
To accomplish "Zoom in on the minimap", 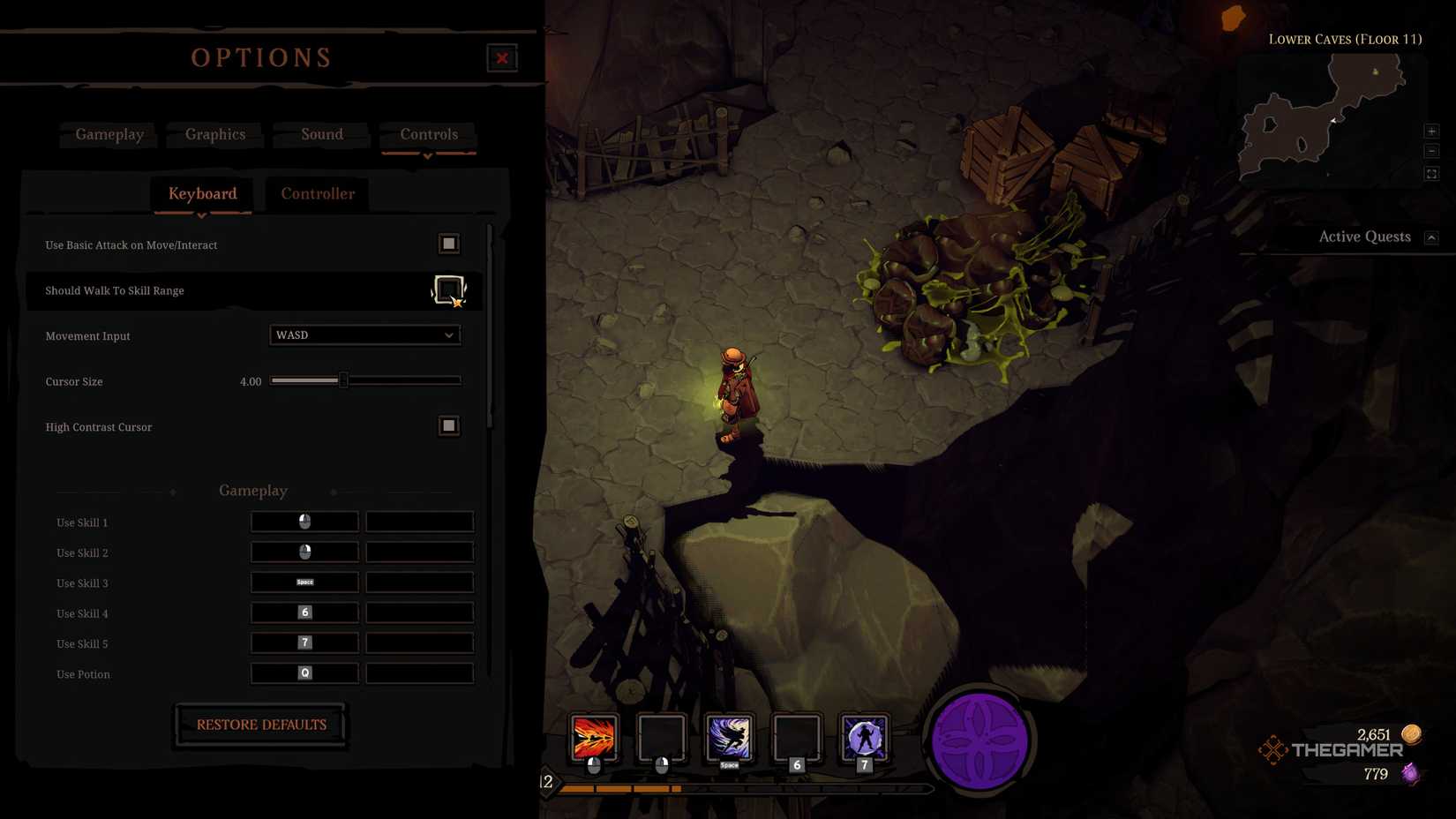I will click(x=1431, y=131).
